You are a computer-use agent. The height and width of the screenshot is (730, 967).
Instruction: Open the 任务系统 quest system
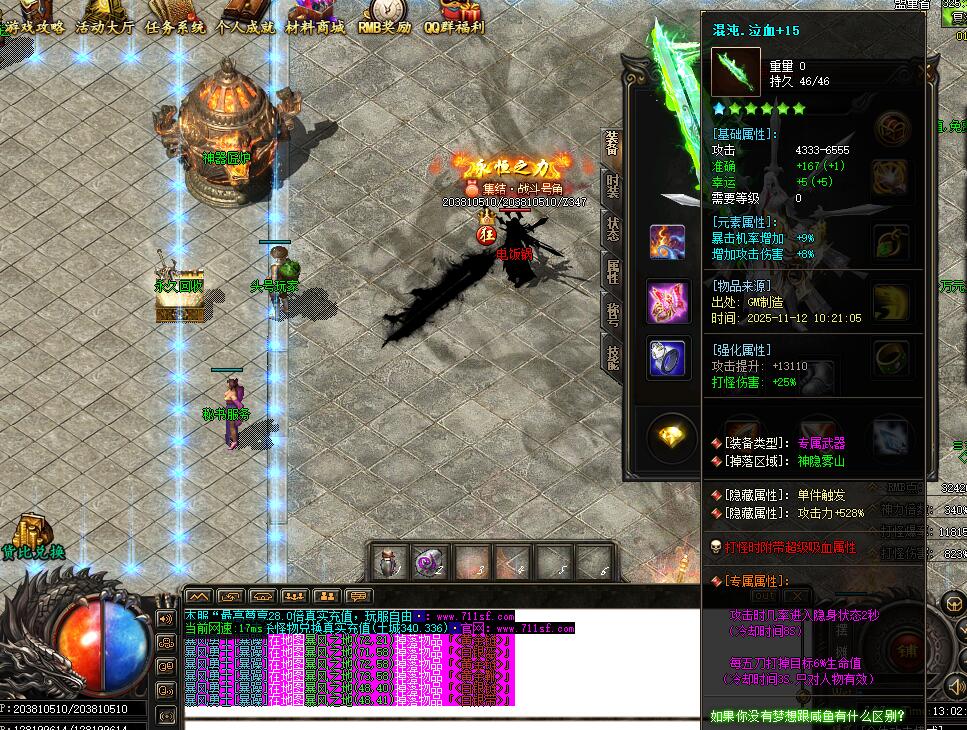[175, 26]
